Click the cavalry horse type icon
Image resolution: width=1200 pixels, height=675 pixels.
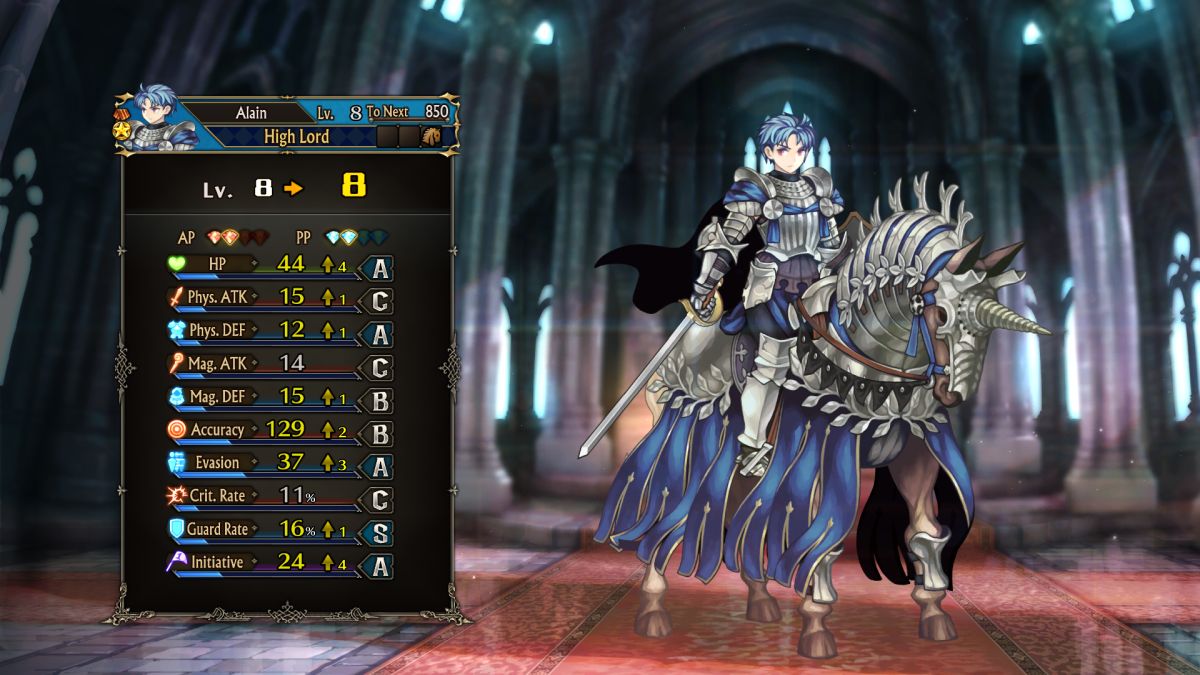[x=432, y=137]
